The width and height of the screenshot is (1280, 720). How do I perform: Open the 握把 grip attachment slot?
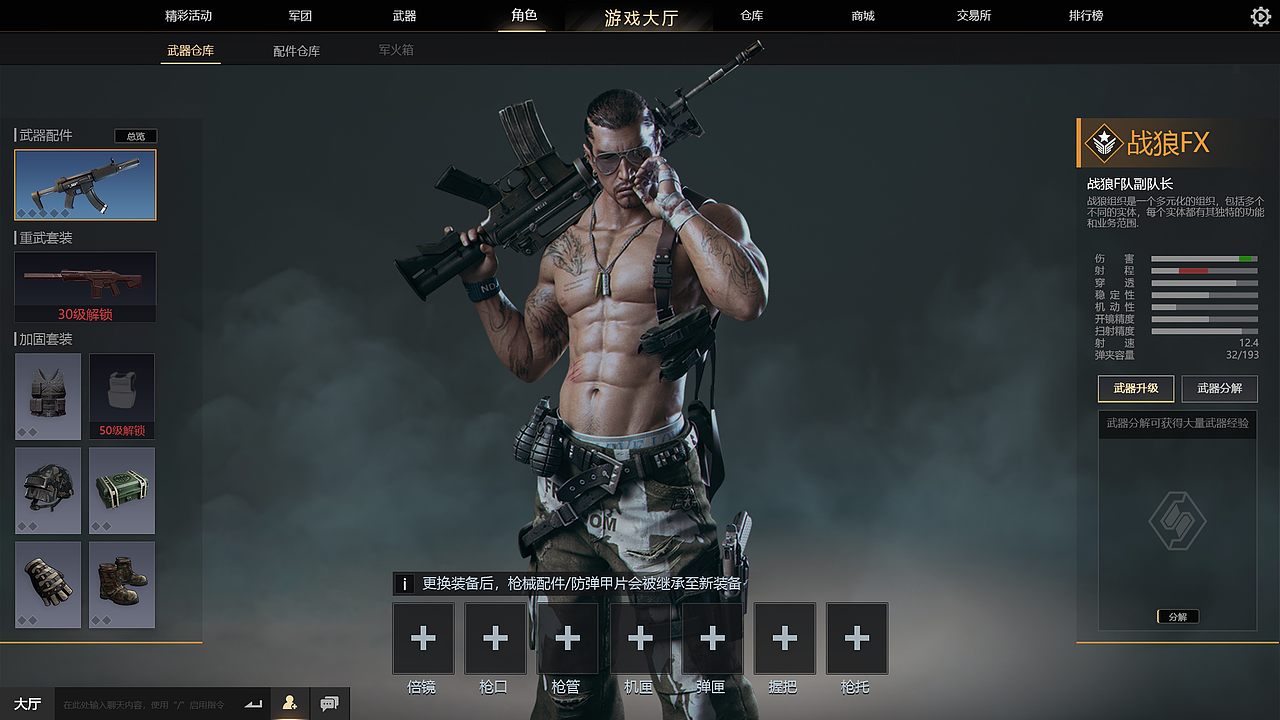point(784,637)
